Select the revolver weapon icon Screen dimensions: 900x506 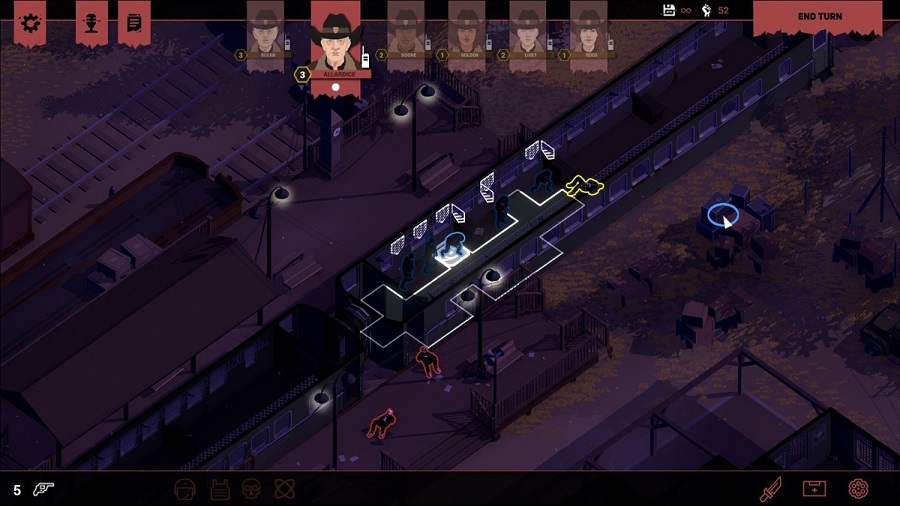click(x=45, y=489)
